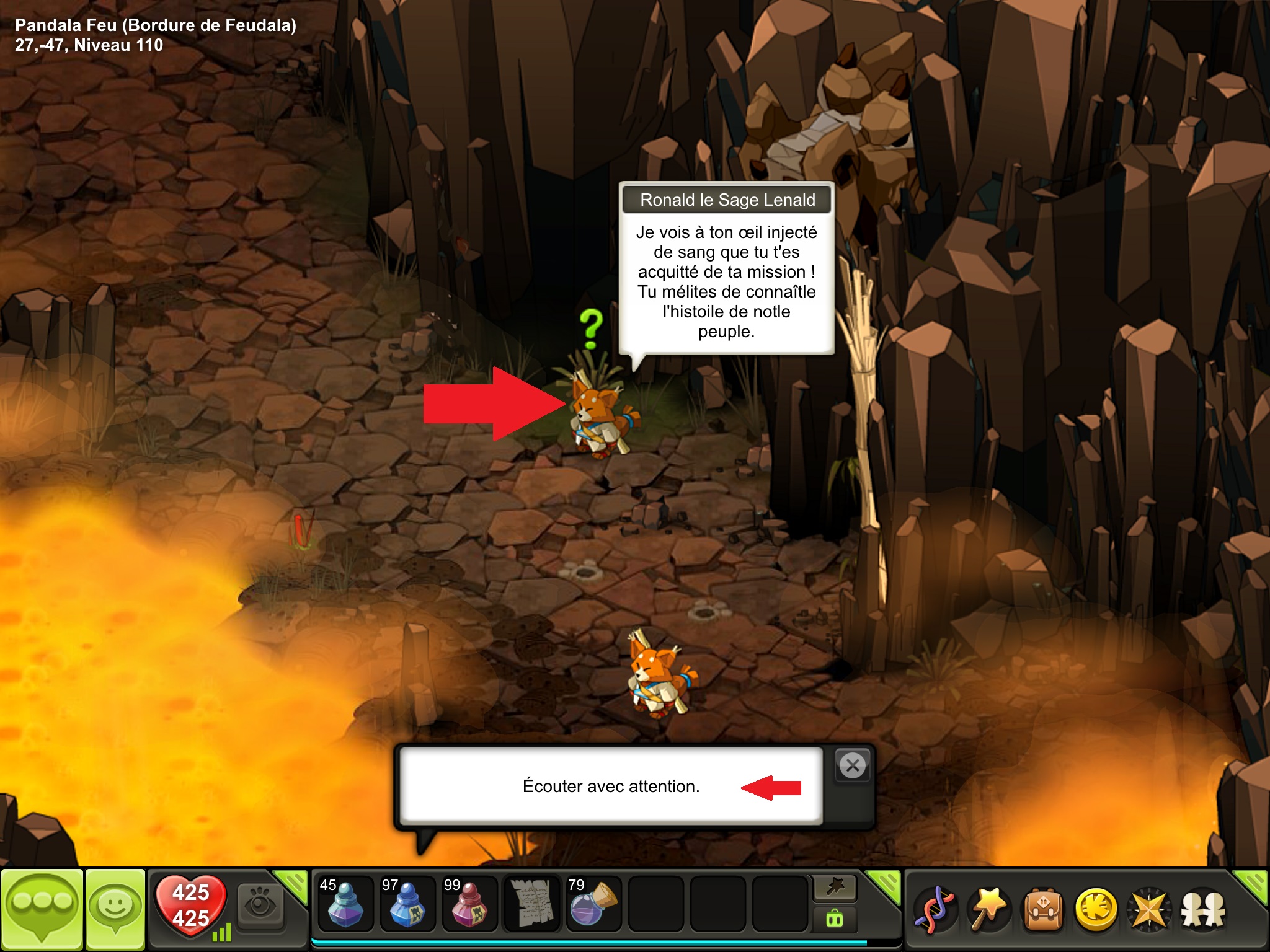This screenshot has width=1270, height=952.
Task: Use the round purple flask with 79 count
Action: tap(593, 904)
